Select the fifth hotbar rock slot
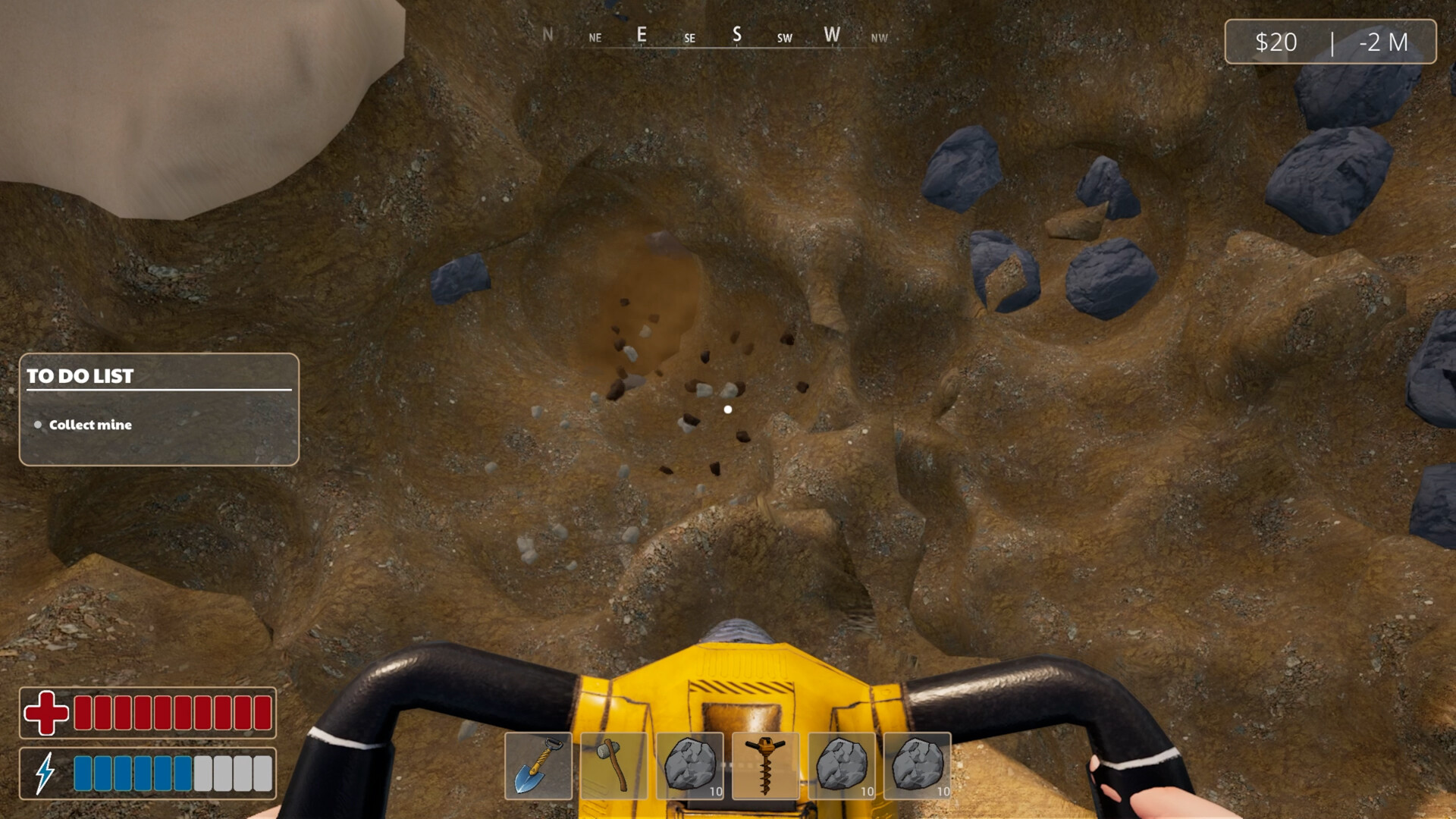Screen dimensions: 1456x819 point(843,766)
